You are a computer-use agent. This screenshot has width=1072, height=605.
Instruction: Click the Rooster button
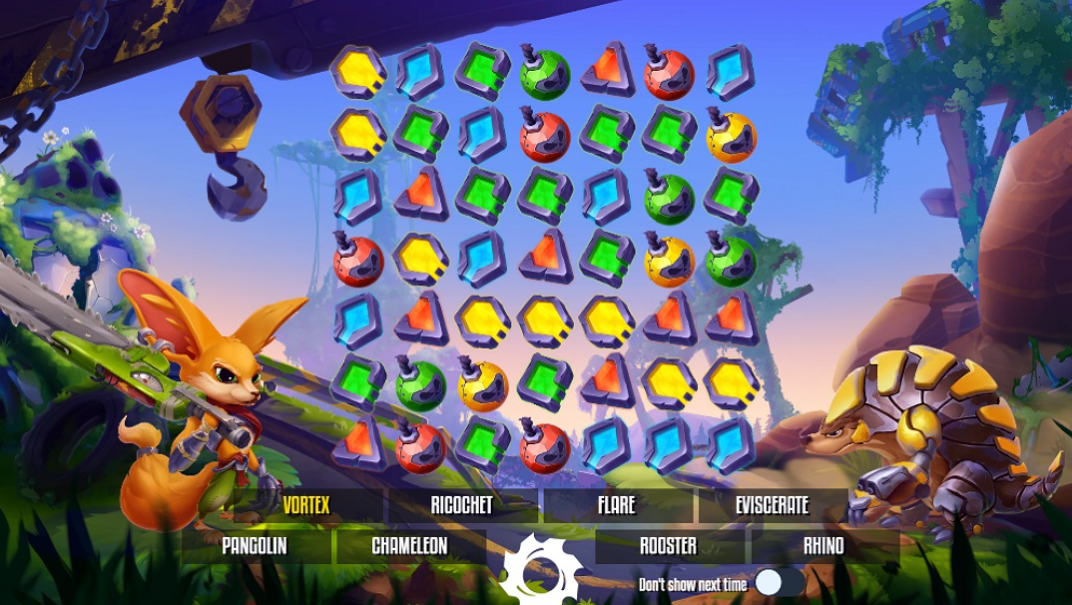[668, 546]
